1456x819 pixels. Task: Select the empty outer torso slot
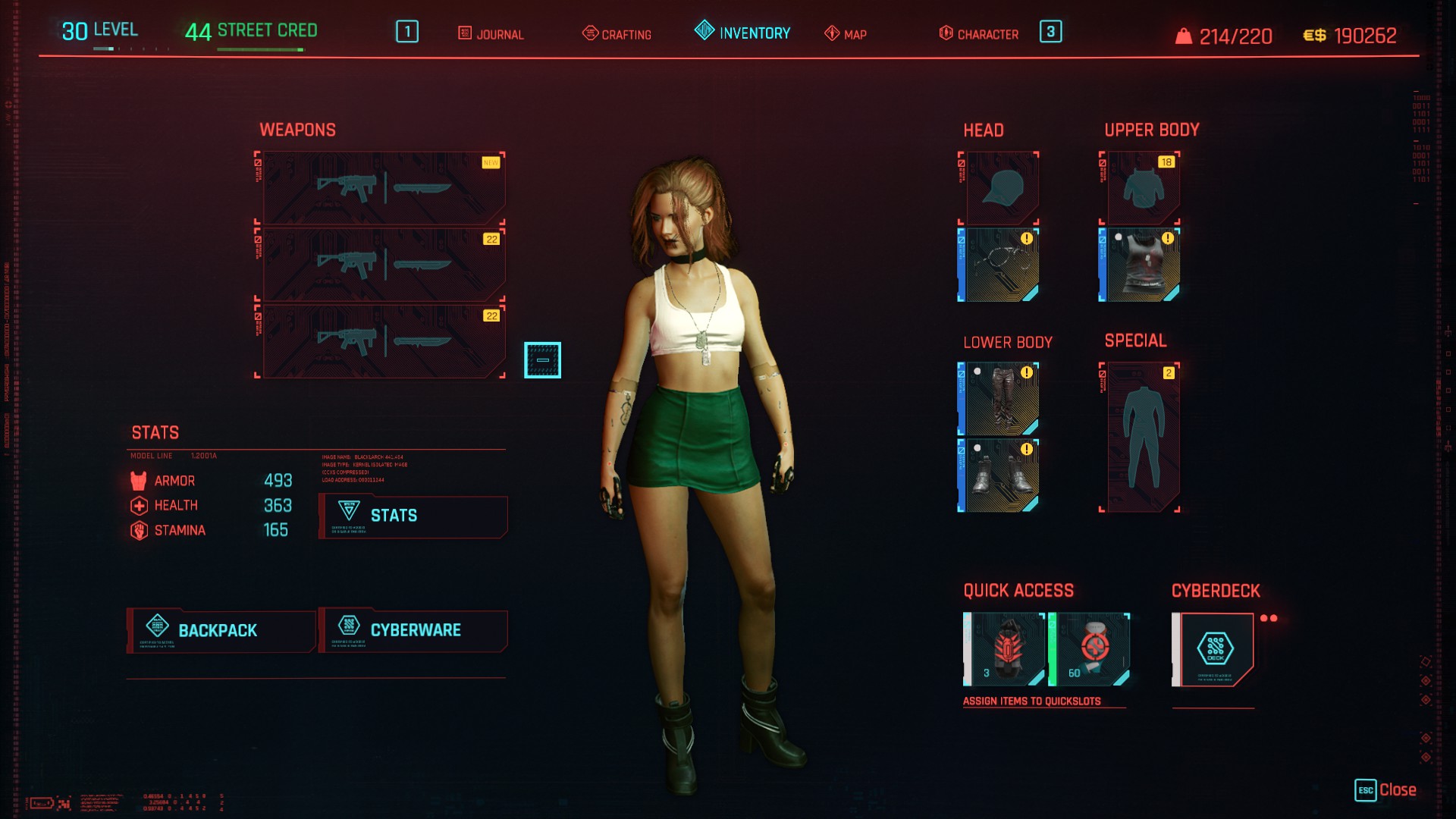pos(1141,188)
